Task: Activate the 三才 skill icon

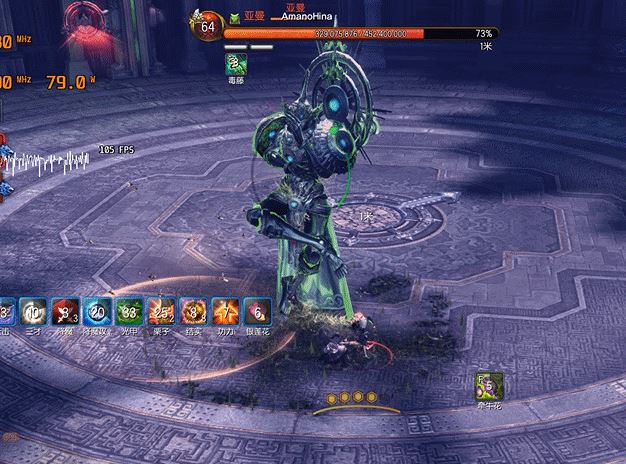Action: click(x=33, y=311)
